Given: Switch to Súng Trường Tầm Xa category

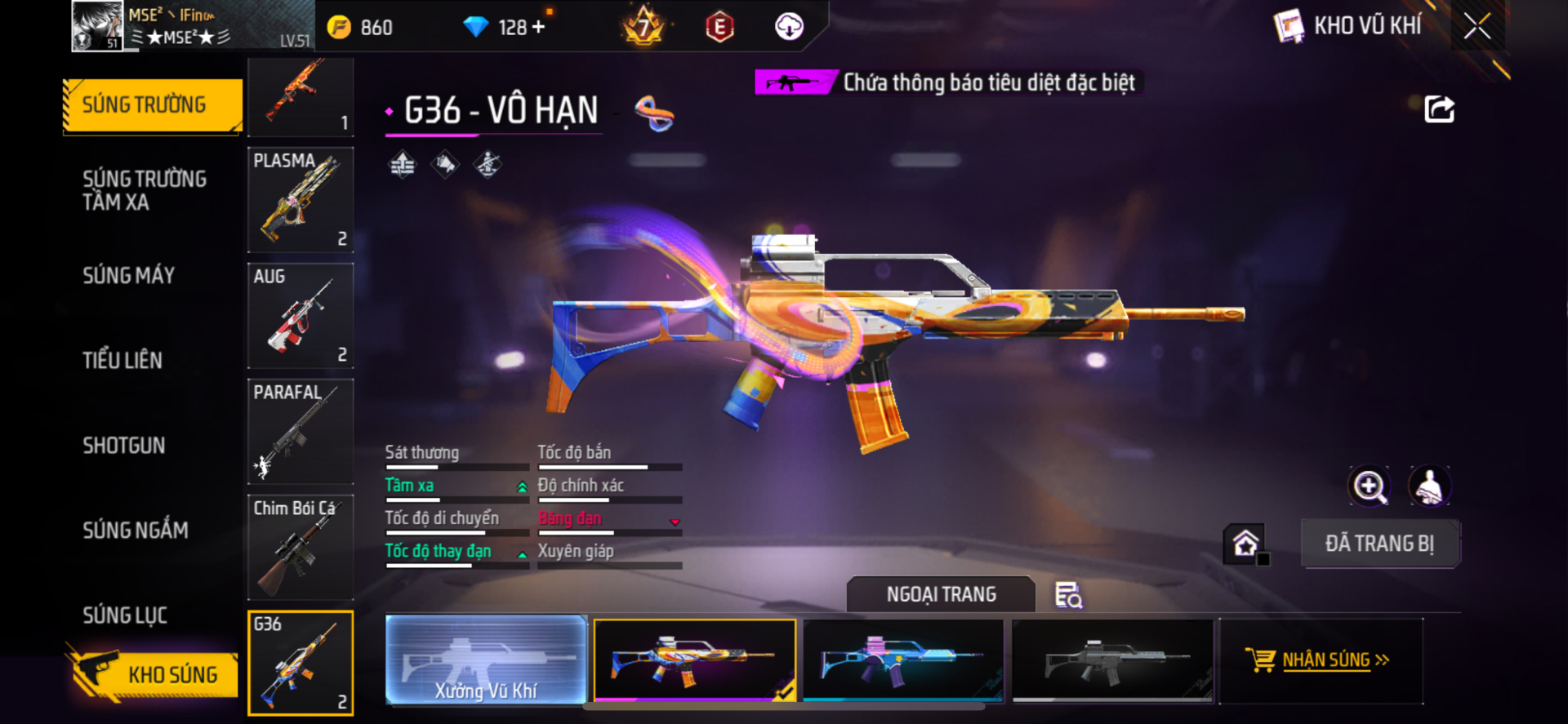Looking at the screenshot, I should 145,190.
